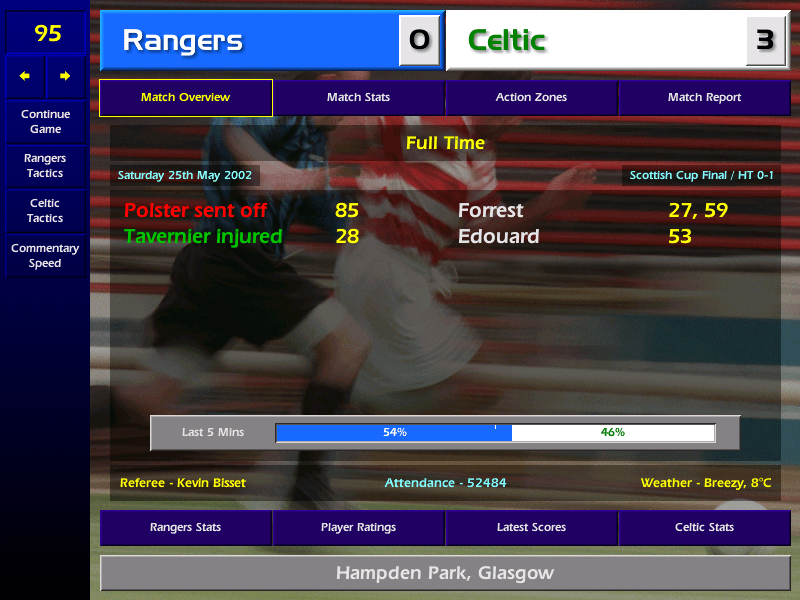Viewport: 800px width, 600px height.
Task: Change the Commentary Speed
Action: (45, 256)
